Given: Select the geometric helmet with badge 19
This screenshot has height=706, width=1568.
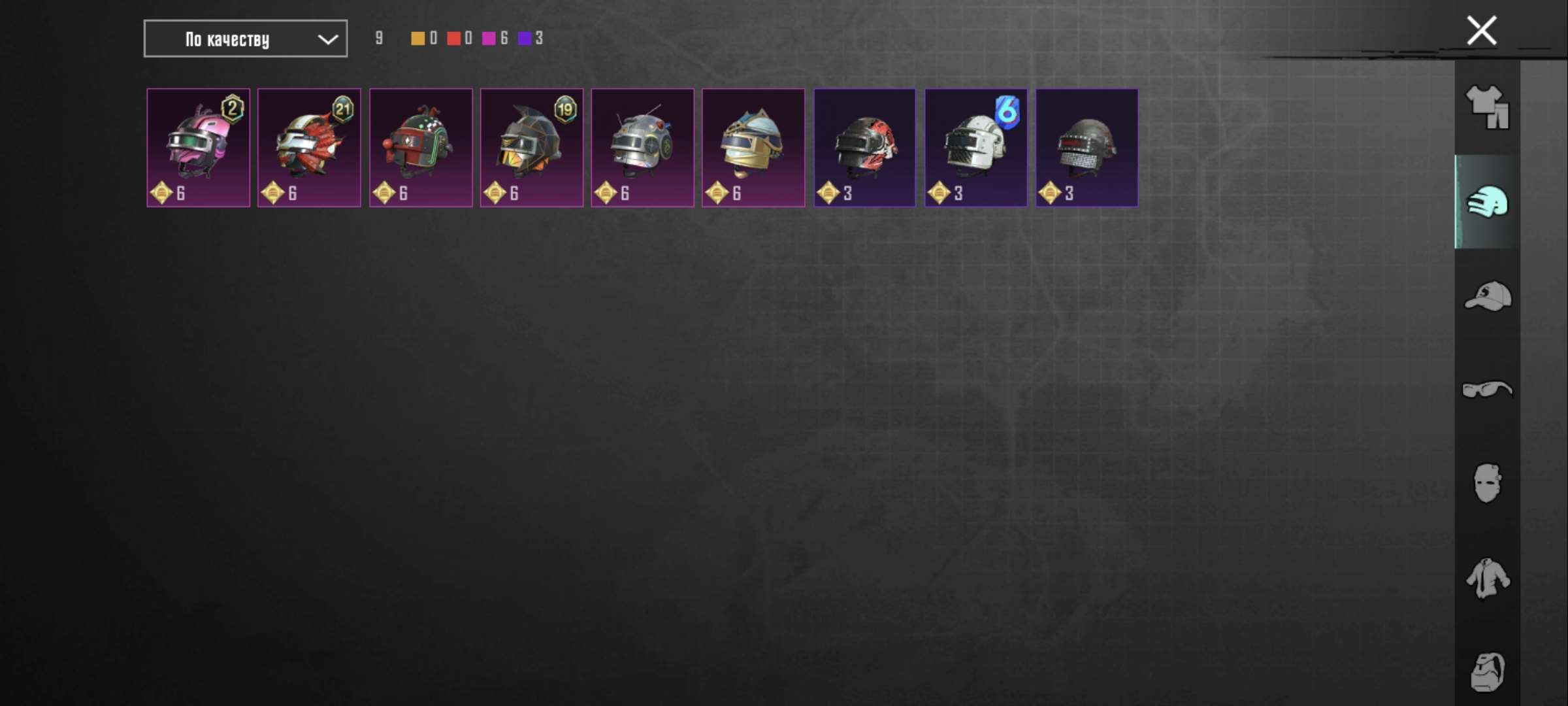Looking at the screenshot, I should click(x=532, y=148).
